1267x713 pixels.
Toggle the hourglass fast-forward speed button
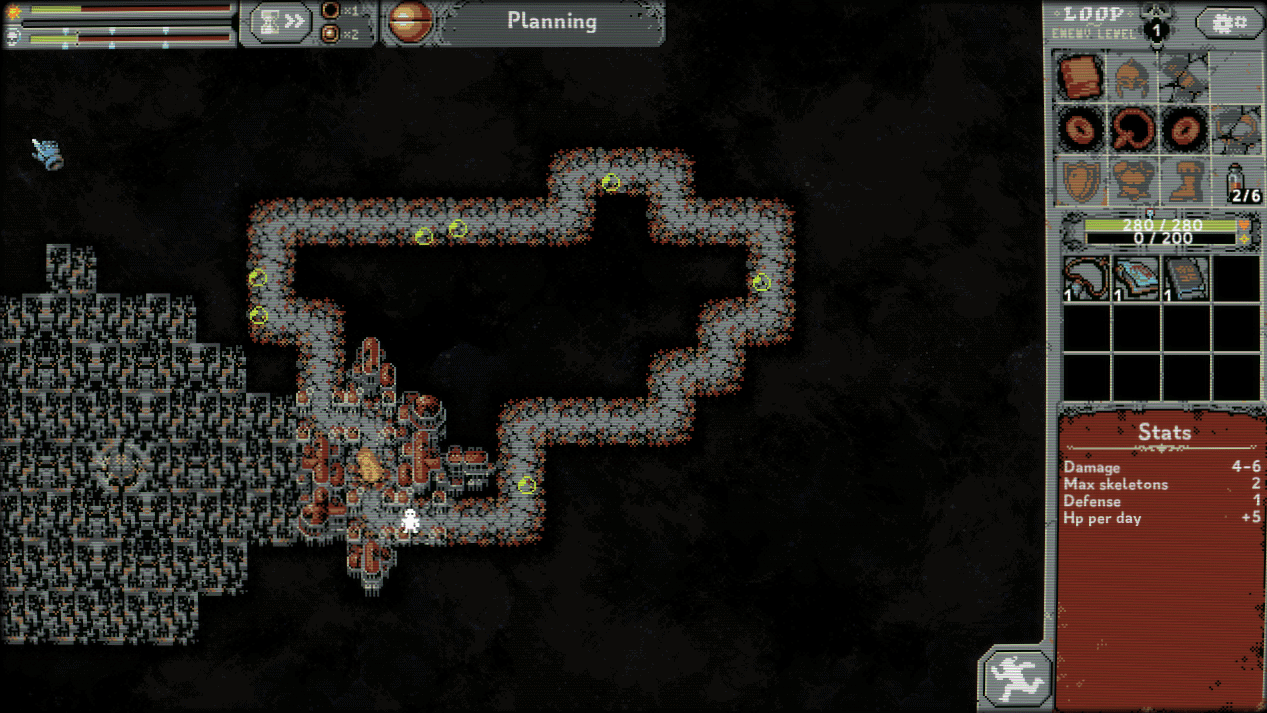(280, 22)
